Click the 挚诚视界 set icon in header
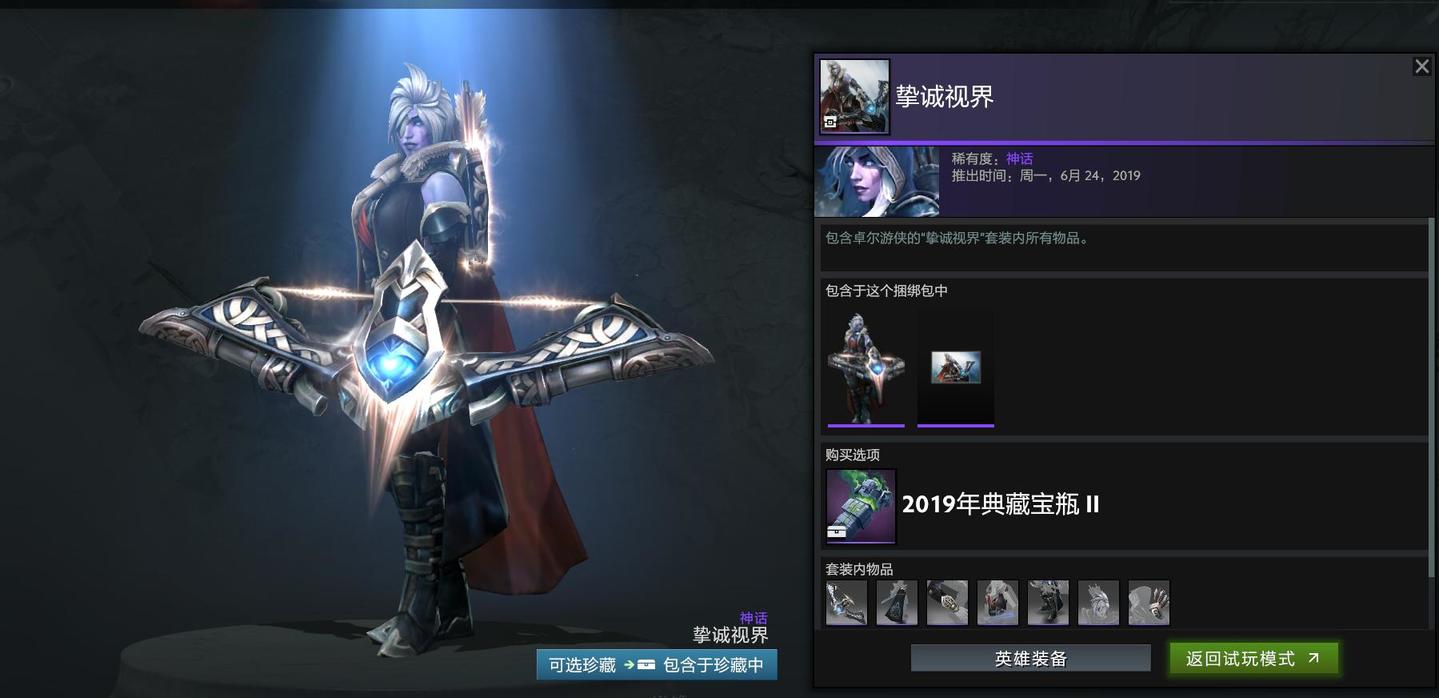This screenshot has height=698, width=1439. point(855,96)
